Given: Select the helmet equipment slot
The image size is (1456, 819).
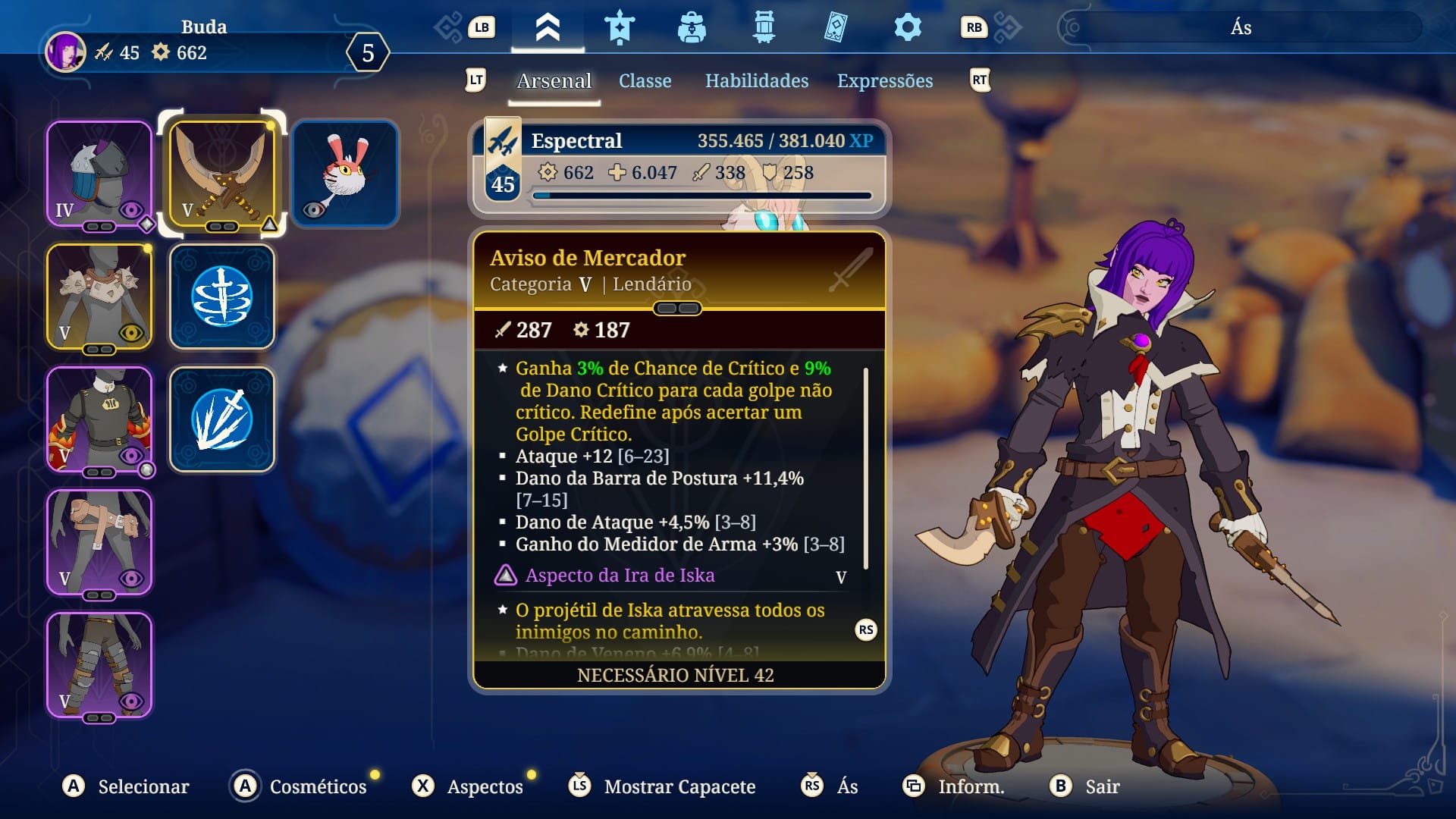Looking at the screenshot, I should point(99,174).
